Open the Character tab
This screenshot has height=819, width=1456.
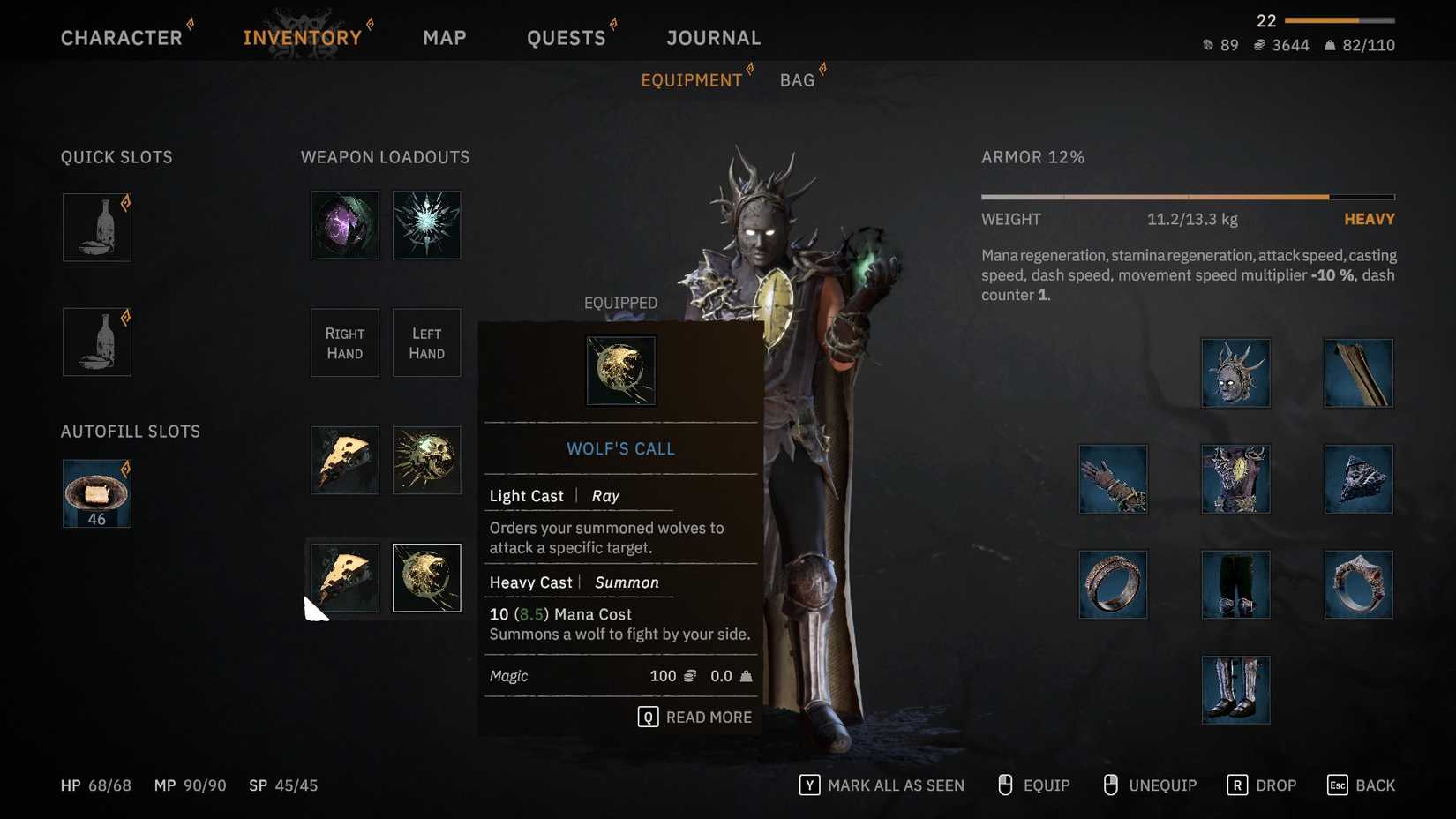click(122, 38)
